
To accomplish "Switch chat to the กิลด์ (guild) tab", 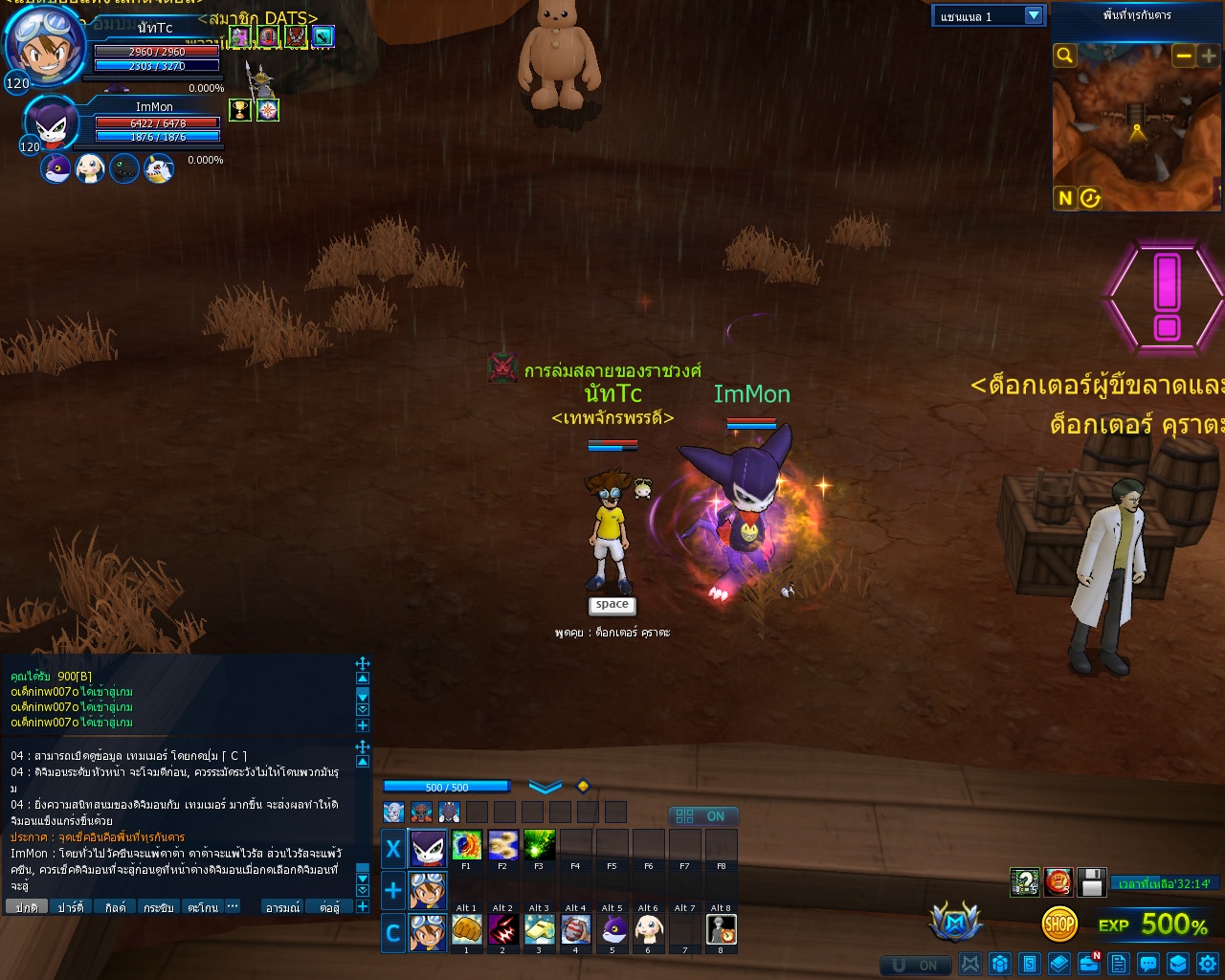I will point(116,907).
